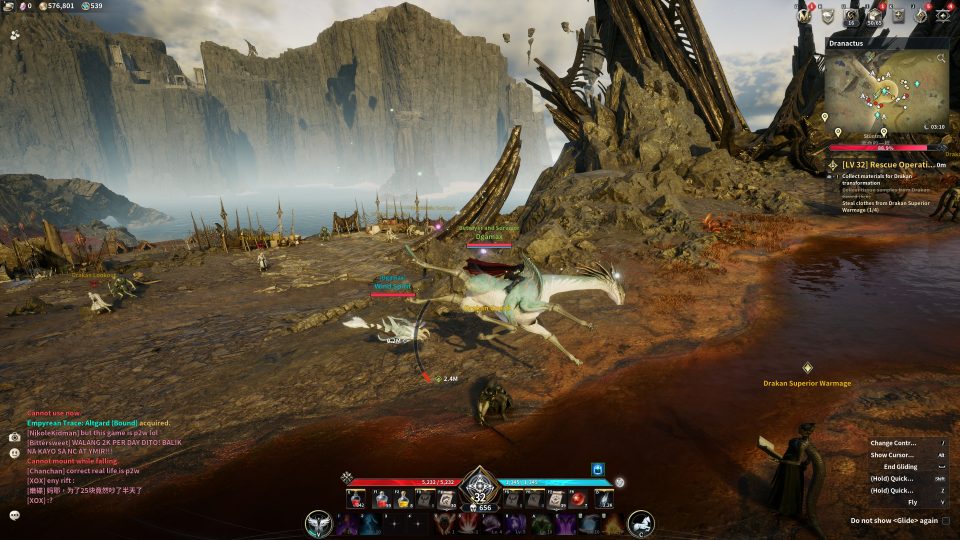Image resolution: width=960 pixels, height=540 pixels.
Task: Use the yellow potion quick slot
Action: click(x=404, y=499)
